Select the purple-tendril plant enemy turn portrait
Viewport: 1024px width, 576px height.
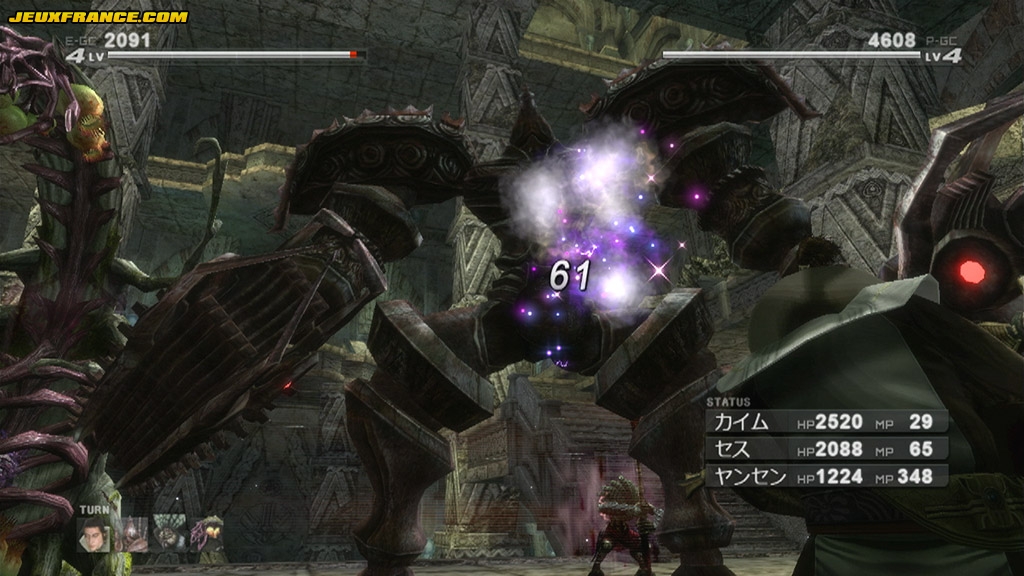pos(207,533)
